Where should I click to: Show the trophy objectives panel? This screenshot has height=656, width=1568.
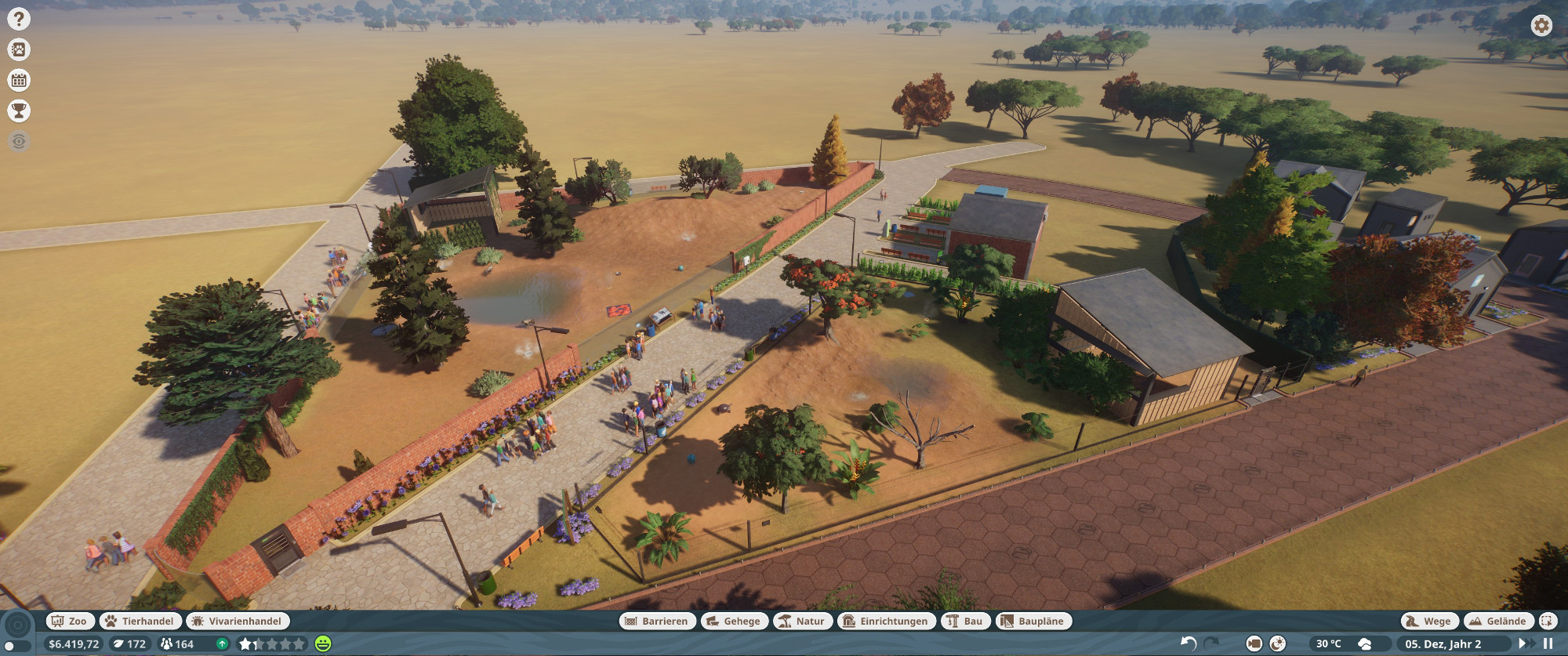[18, 111]
